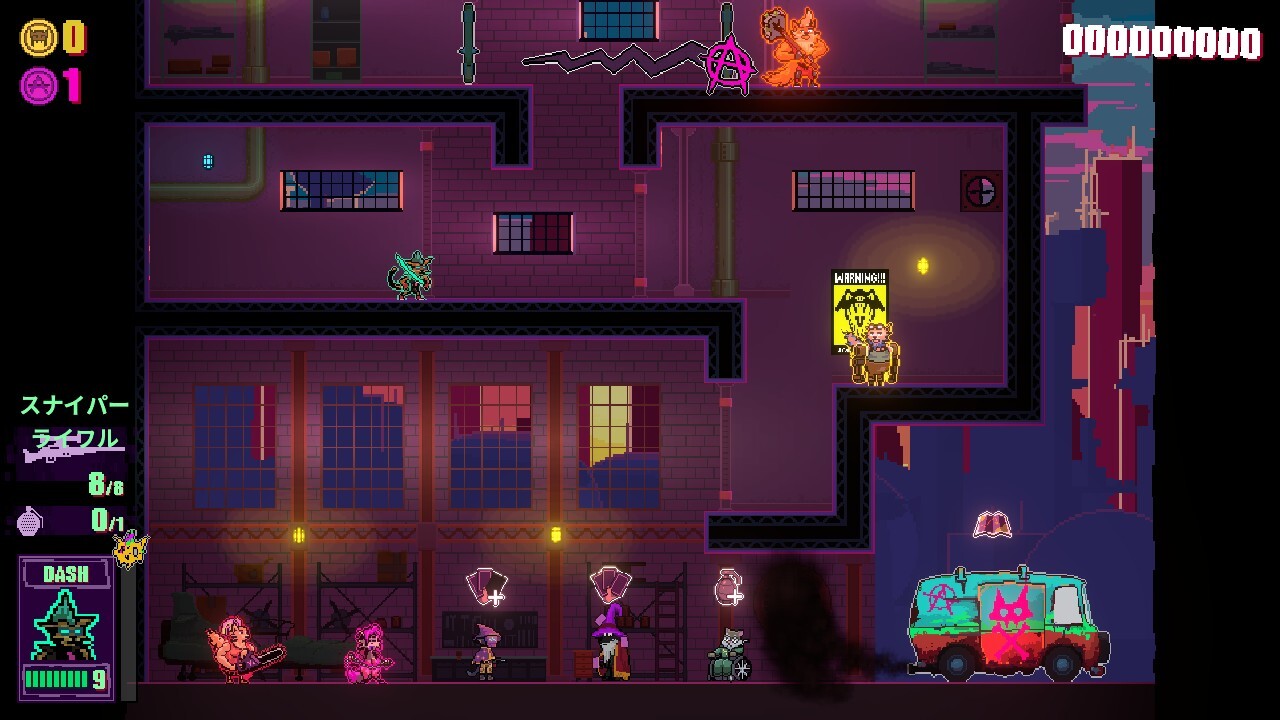This screenshot has height=720, width=1280.
Task: Select the floating grenade upgrade icon
Action: tap(728, 587)
